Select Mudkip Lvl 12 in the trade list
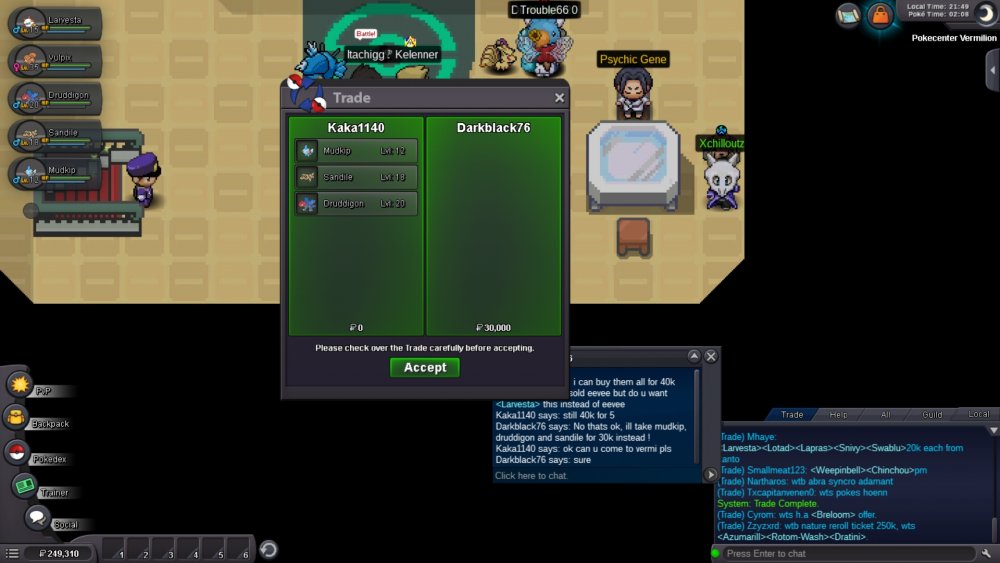 [357, 151]
